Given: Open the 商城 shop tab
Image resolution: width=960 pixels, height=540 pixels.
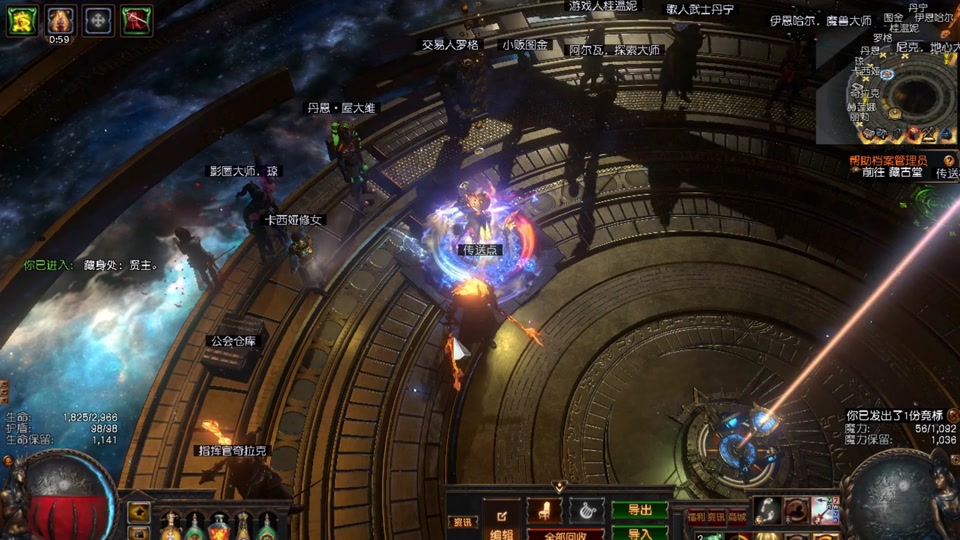Looking at the screenshot, I should coord(737,517).
